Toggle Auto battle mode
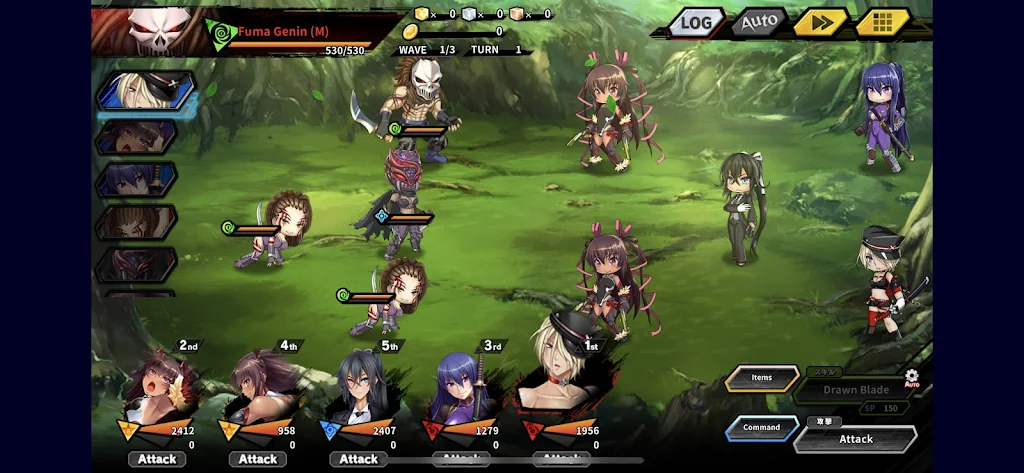The image size is (1024, 473). [x=759, y=22]
